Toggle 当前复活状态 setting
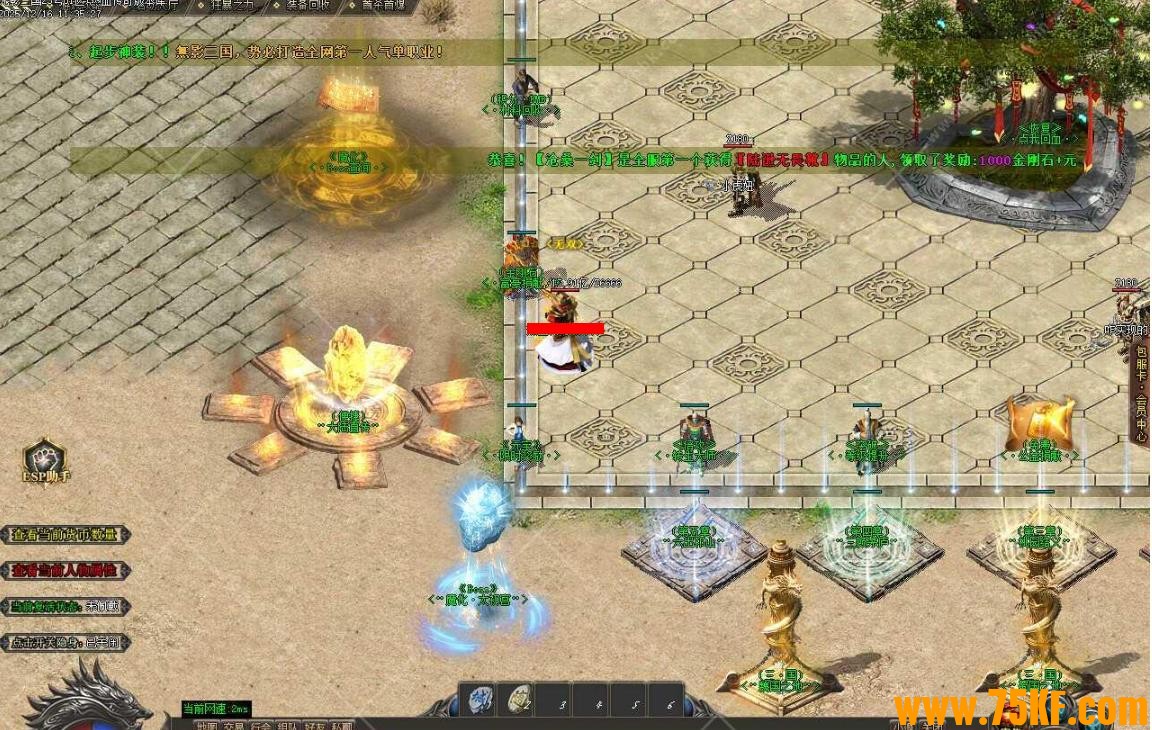 tap(65, 607)
